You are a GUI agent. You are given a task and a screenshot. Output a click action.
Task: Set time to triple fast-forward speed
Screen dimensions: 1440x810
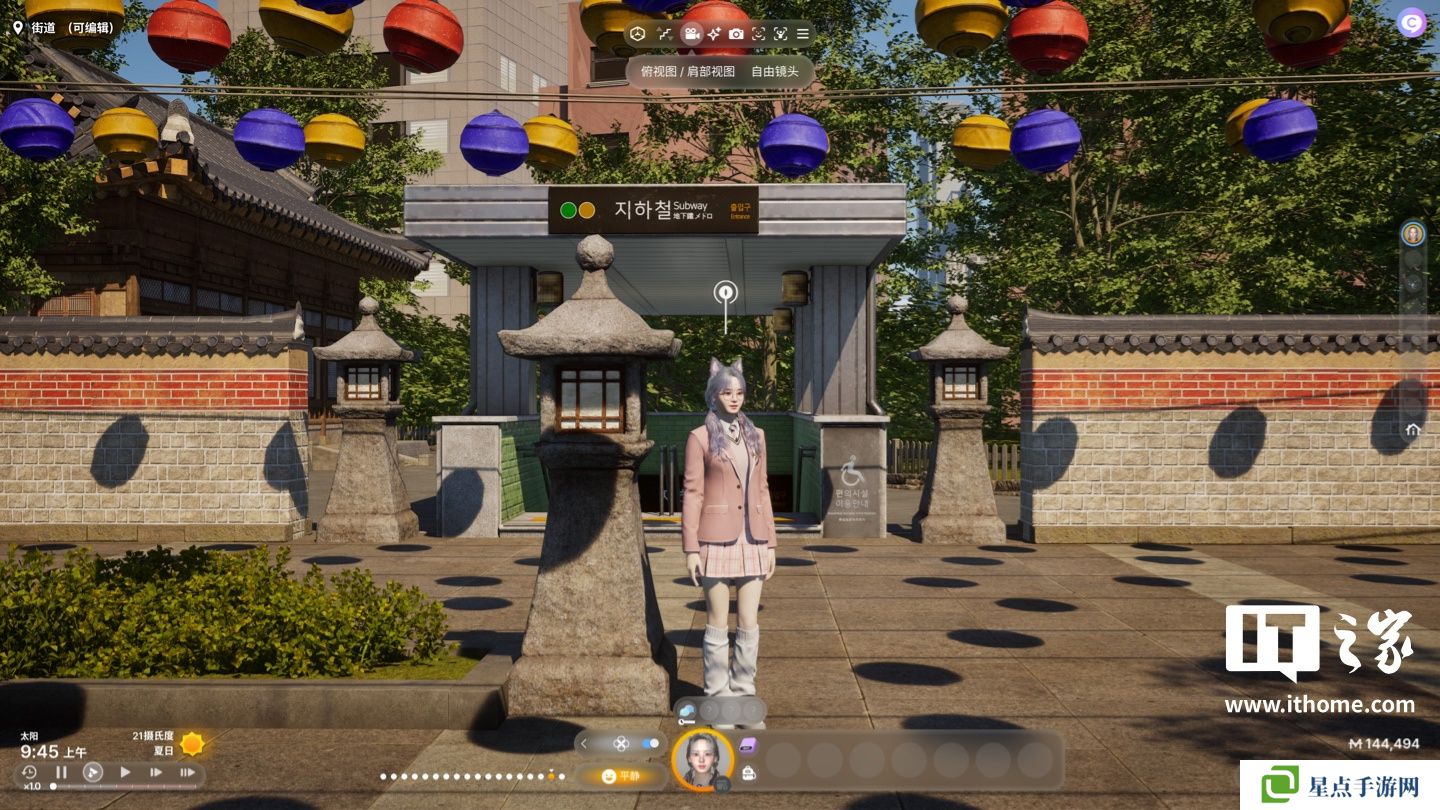pyautogui.click(x=187, y=772)
